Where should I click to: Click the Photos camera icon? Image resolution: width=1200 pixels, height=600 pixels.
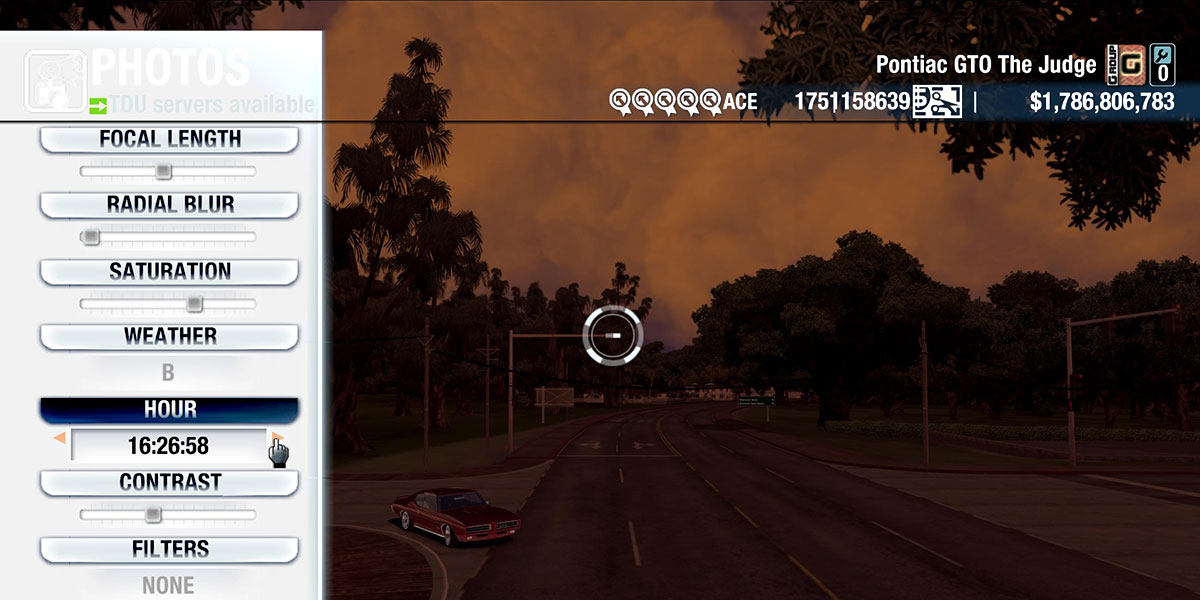(x=56, y=78)
